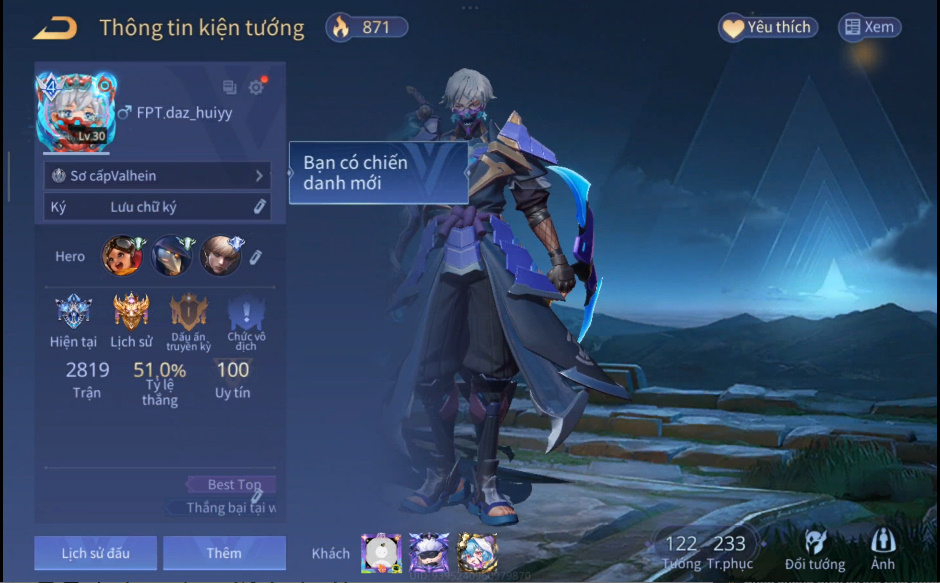Click the Yêu thích heart button

768,28
